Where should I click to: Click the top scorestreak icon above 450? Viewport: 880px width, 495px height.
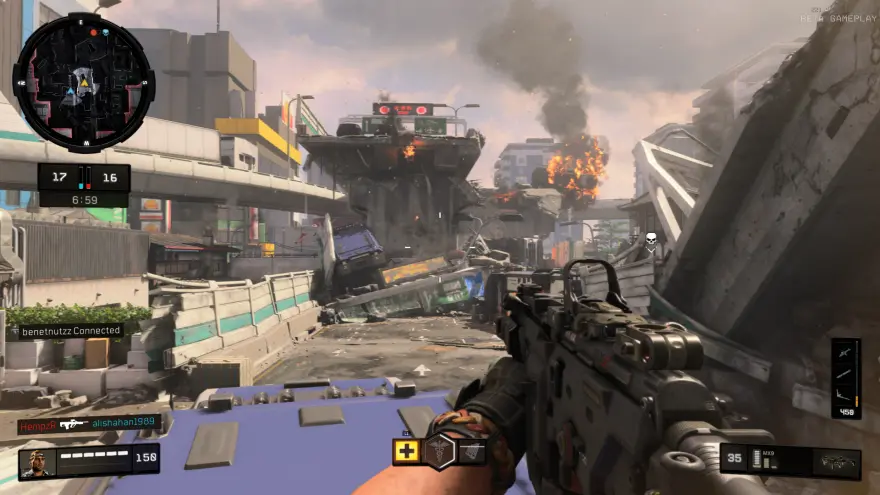coord(845,352)
